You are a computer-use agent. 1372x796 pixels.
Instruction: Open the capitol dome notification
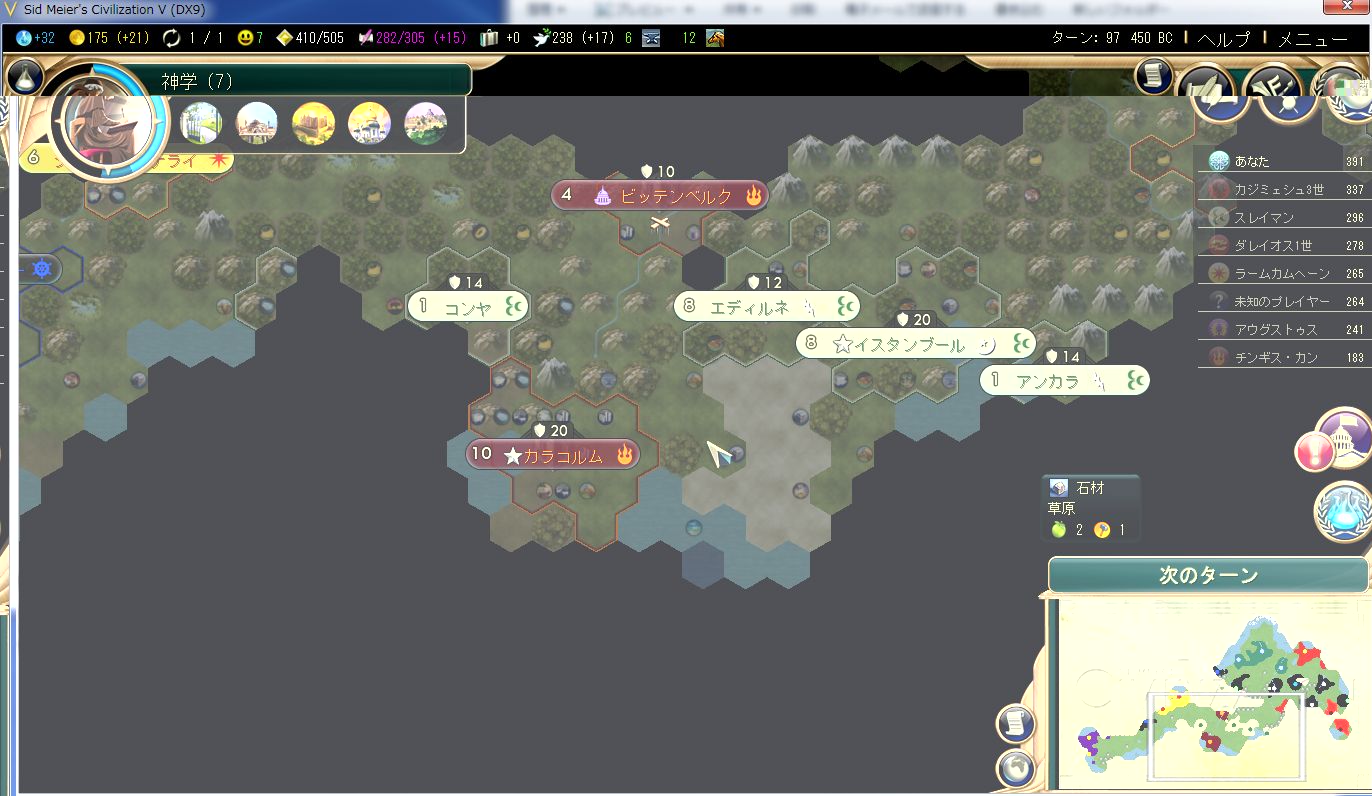[1346, 436]
